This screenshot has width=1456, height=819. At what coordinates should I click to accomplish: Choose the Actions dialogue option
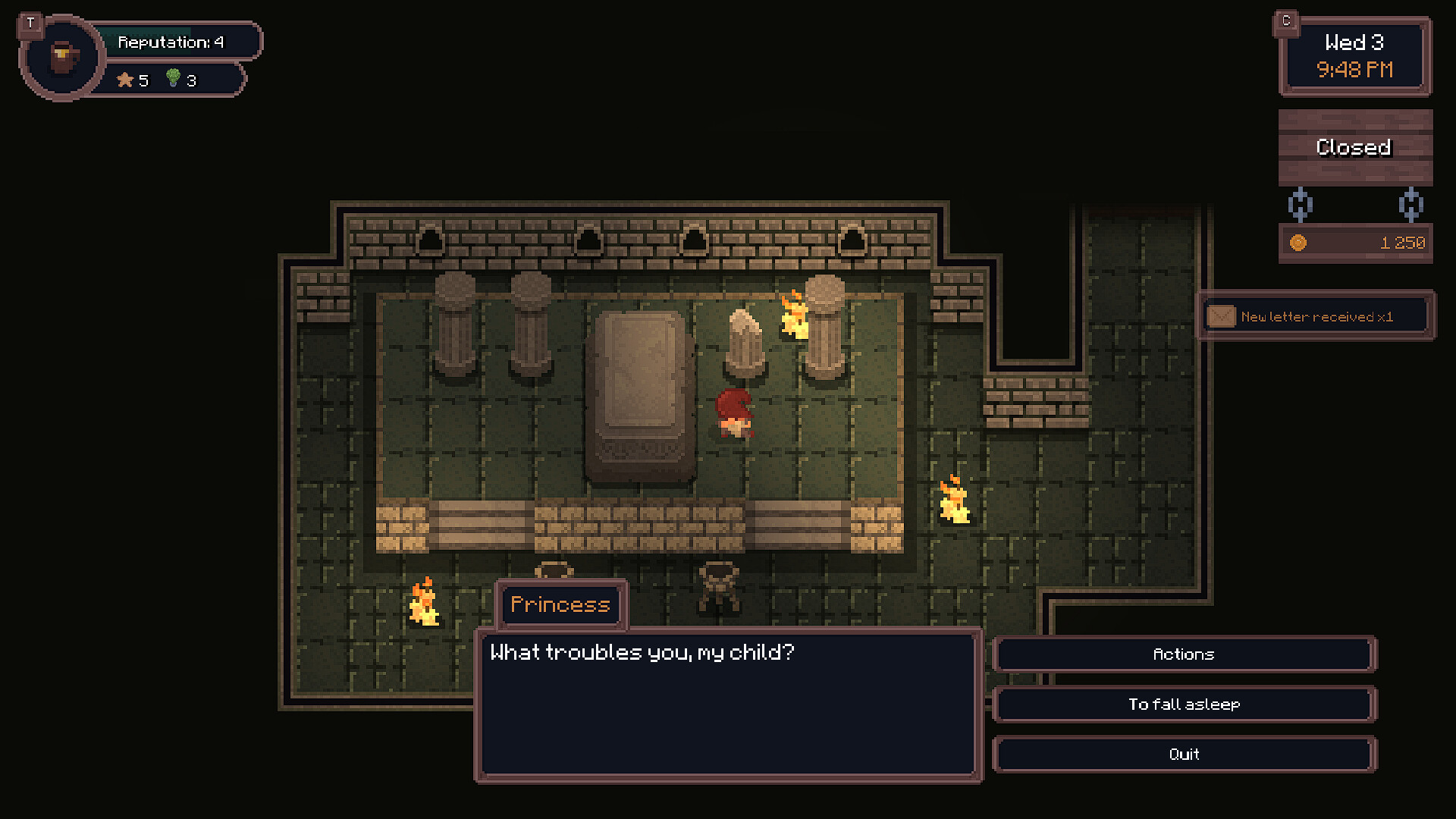[1184, 654]
